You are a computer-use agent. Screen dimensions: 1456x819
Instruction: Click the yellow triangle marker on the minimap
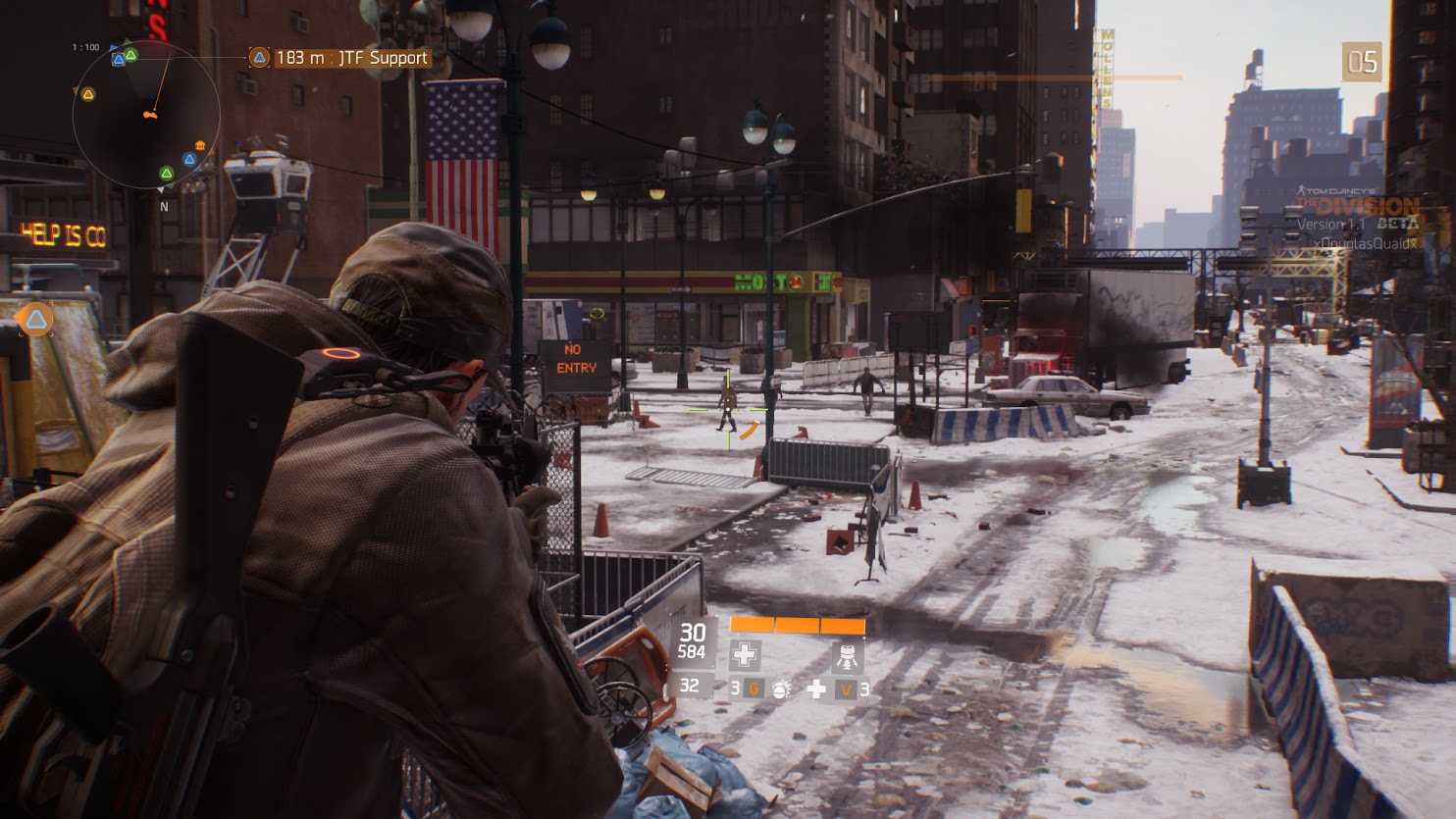tap(88, 94)
